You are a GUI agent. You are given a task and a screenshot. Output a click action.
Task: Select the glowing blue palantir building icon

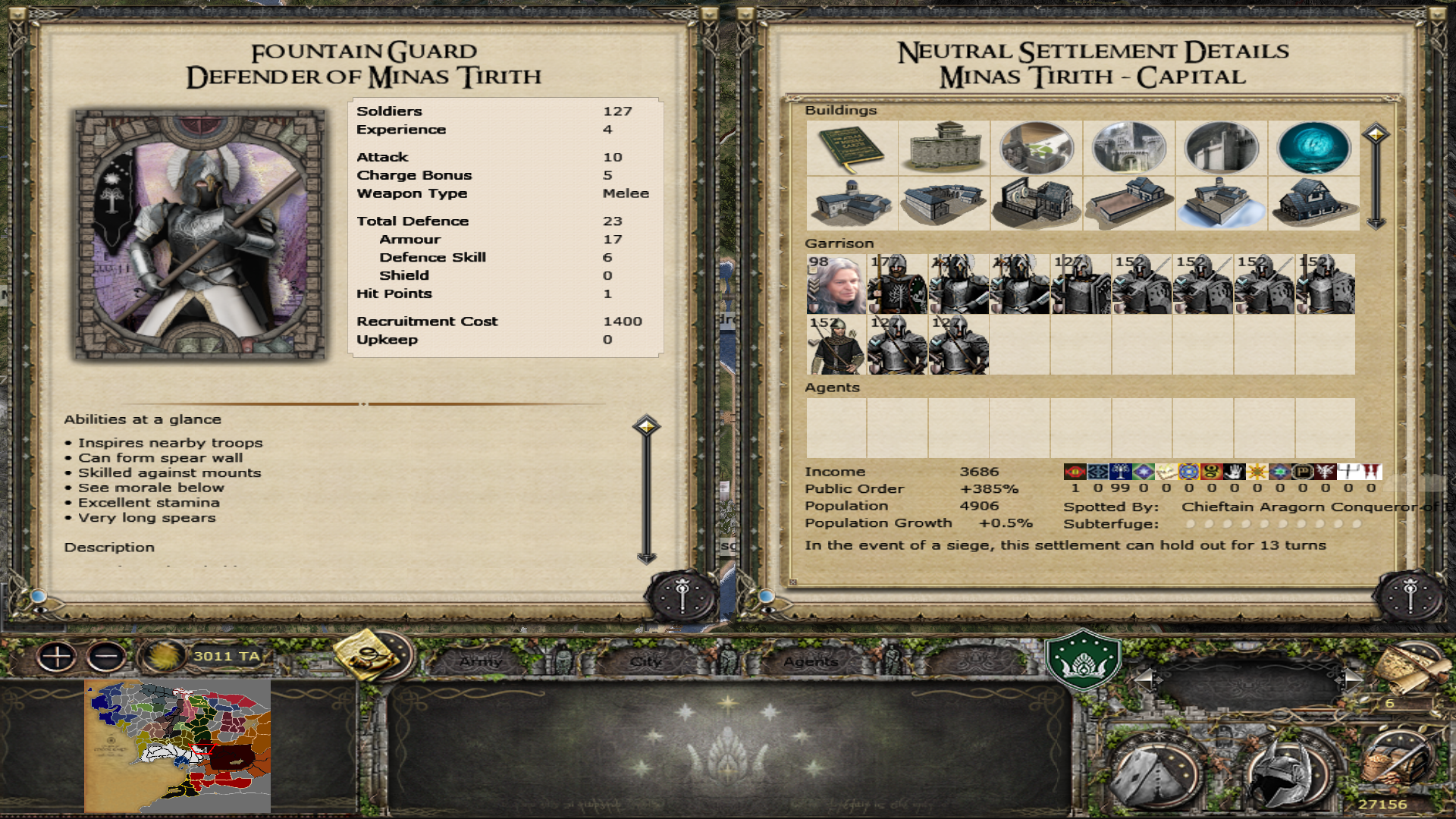tap(1313, 148)
